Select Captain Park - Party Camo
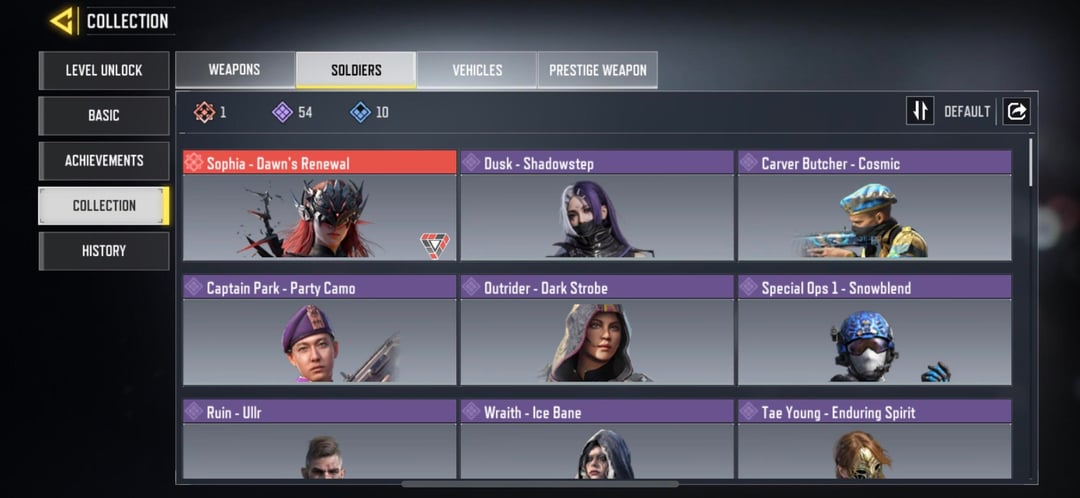This screenshot has height=498, width=1080. pyautogui.click(x=319, y=330)
